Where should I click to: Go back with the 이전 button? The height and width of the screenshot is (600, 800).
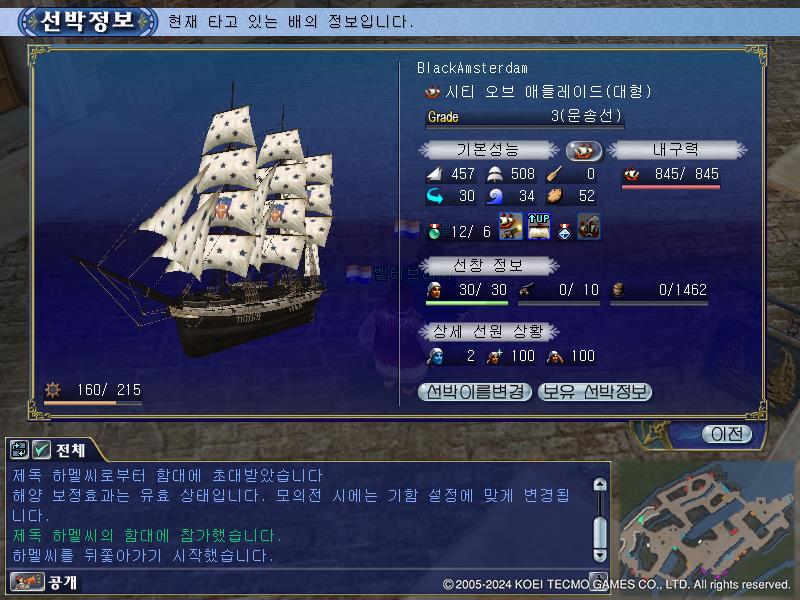[727, 434]
